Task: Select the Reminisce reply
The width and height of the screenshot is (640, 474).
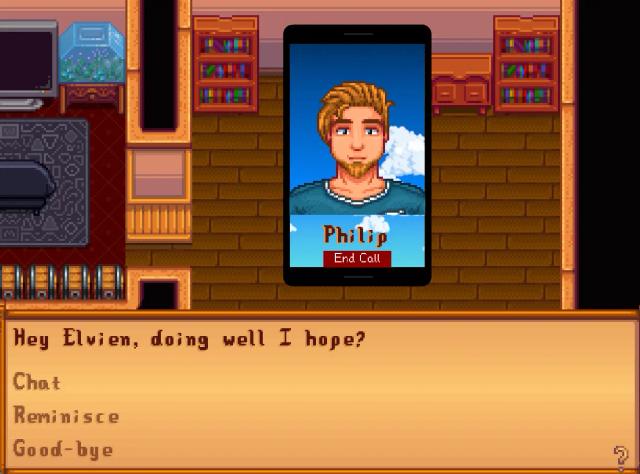Action: (x=66, y=416)
